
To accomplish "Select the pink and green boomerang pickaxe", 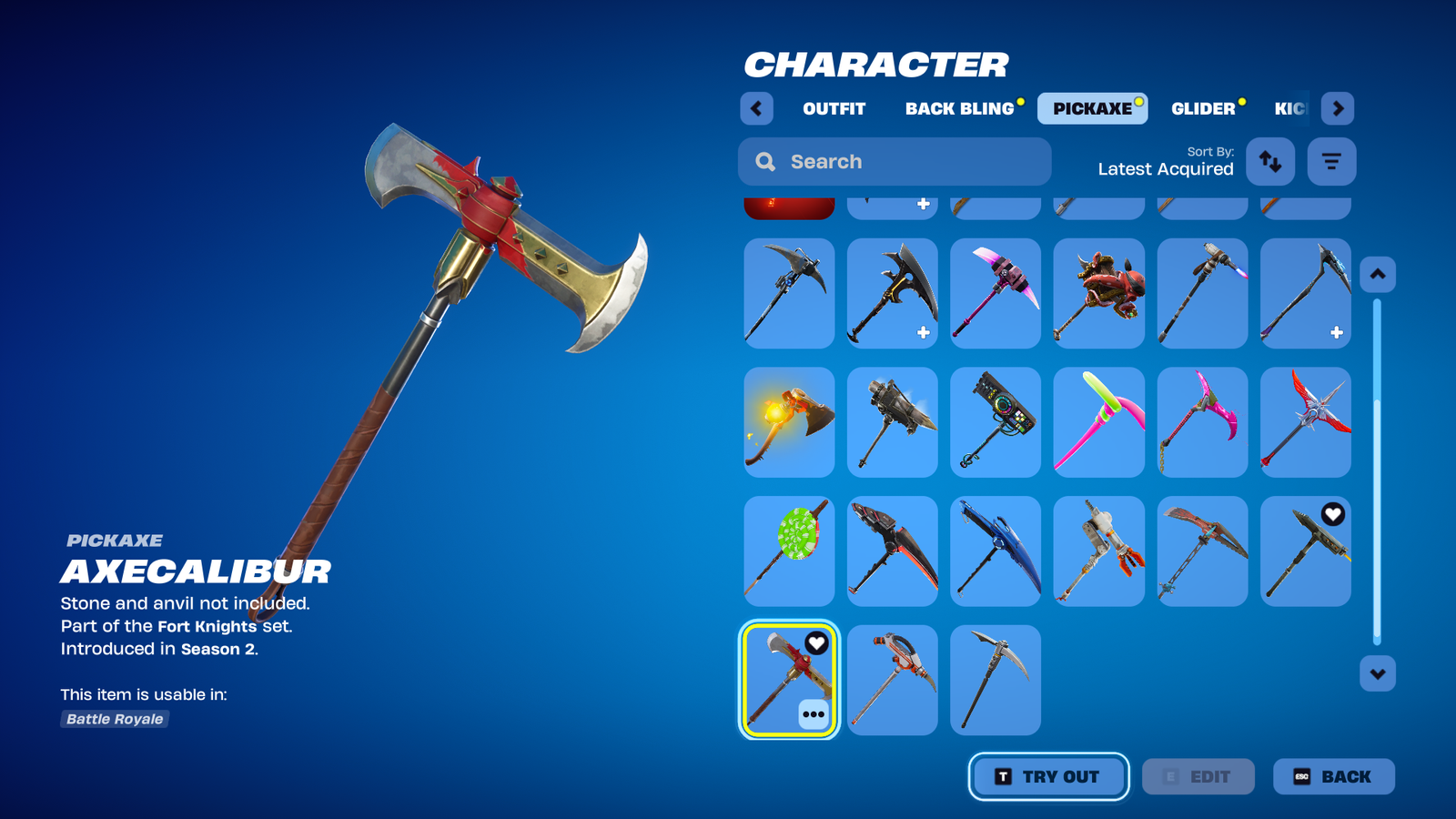I will click(1098, 422).
